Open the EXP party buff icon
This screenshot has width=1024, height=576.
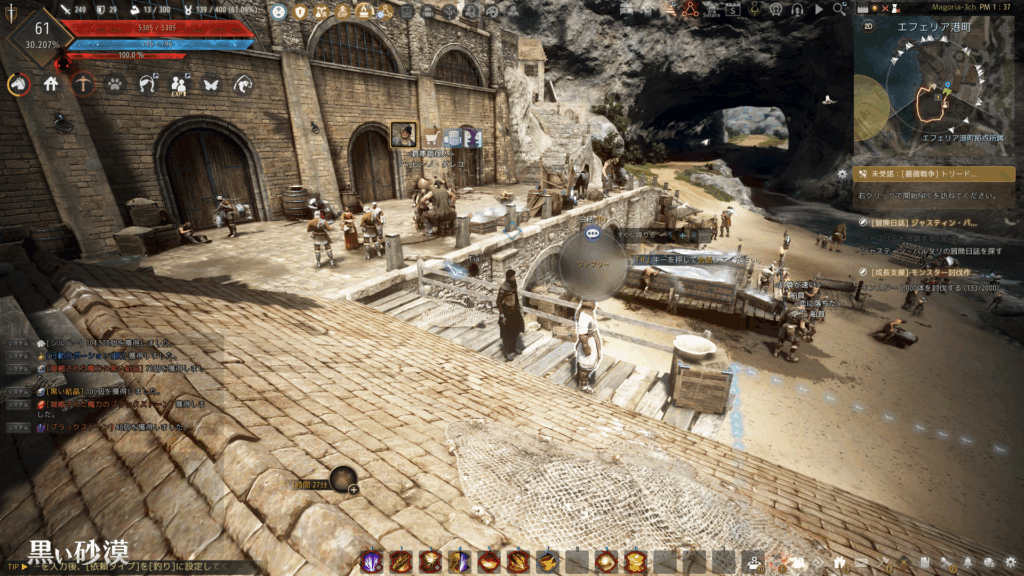[x=179, y=85]
